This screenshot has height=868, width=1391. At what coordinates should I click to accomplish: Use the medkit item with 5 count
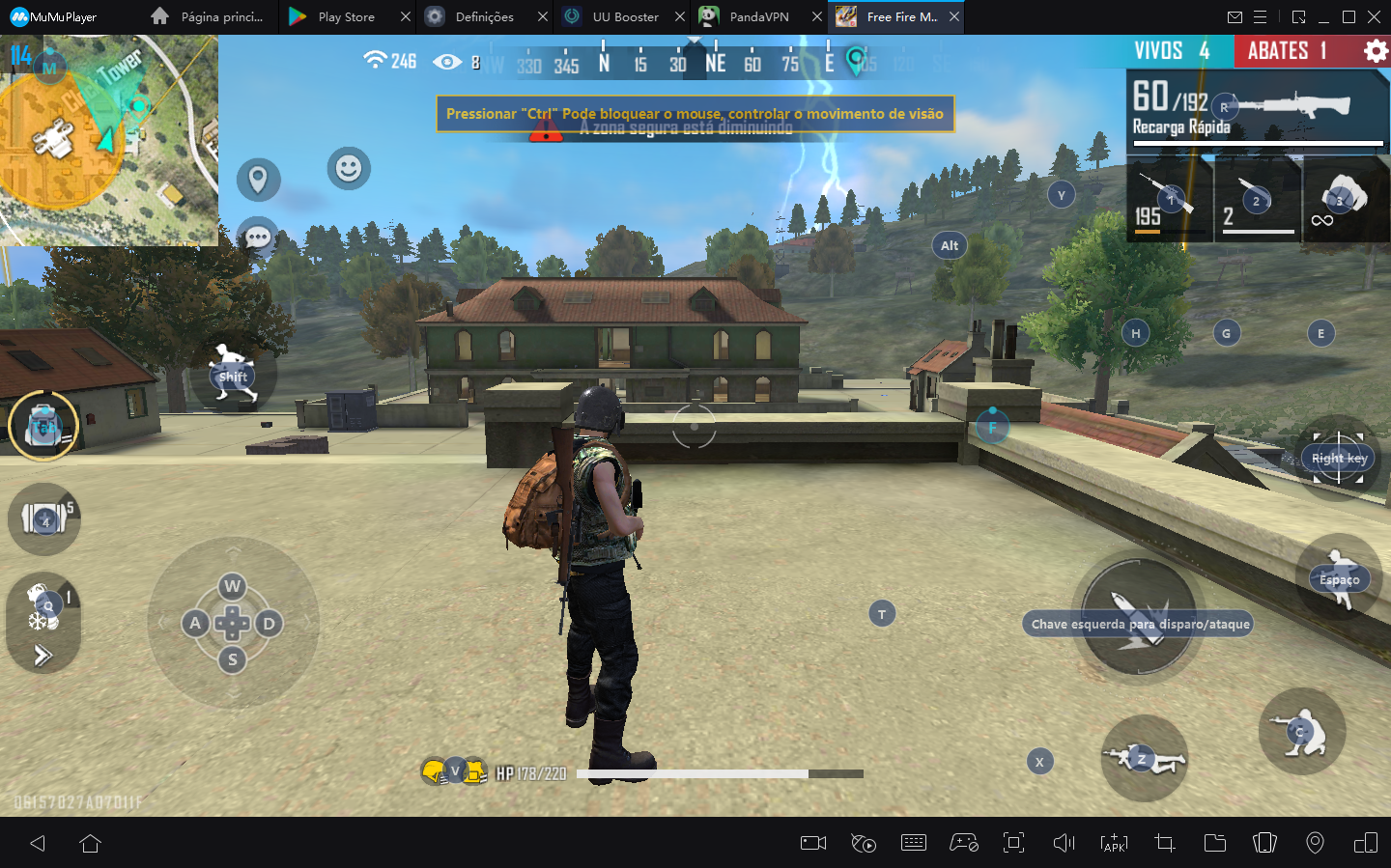click(43, 519)
